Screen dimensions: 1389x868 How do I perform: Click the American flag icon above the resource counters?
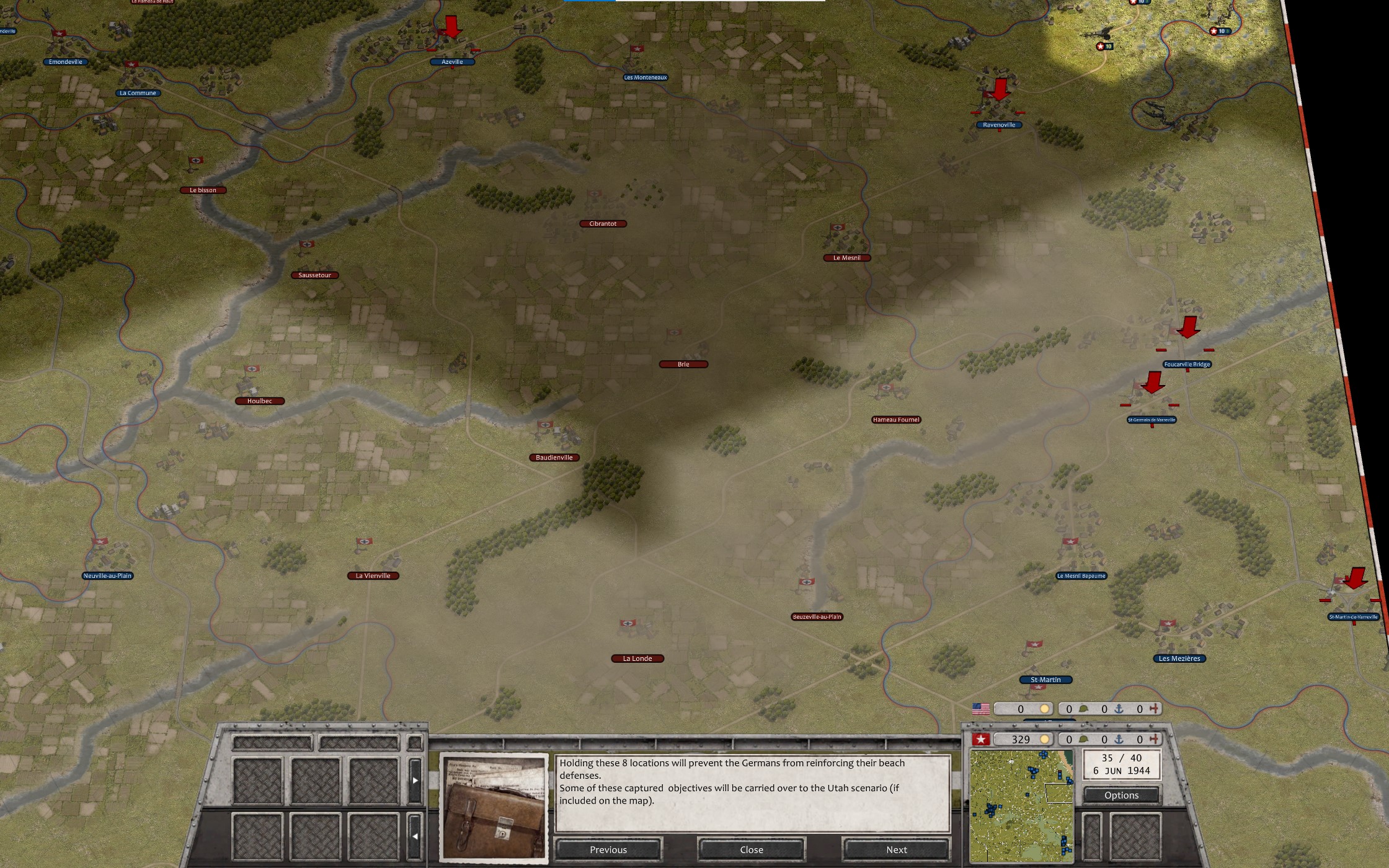click(x=982, y=709)
